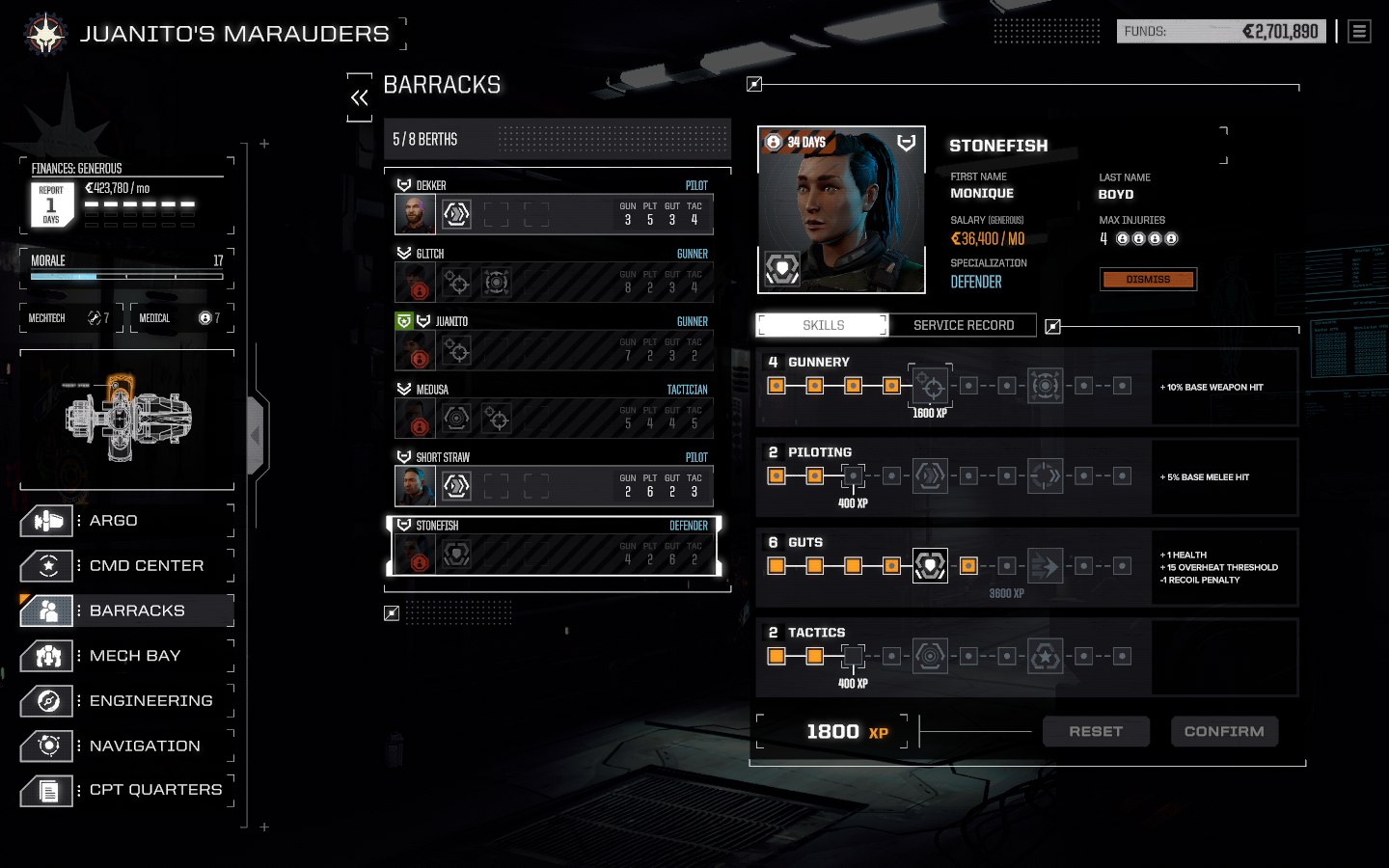Switch to the Service Record tab
The height and width of the screenshot is (868, 1389).
click(x=963, y=326)
